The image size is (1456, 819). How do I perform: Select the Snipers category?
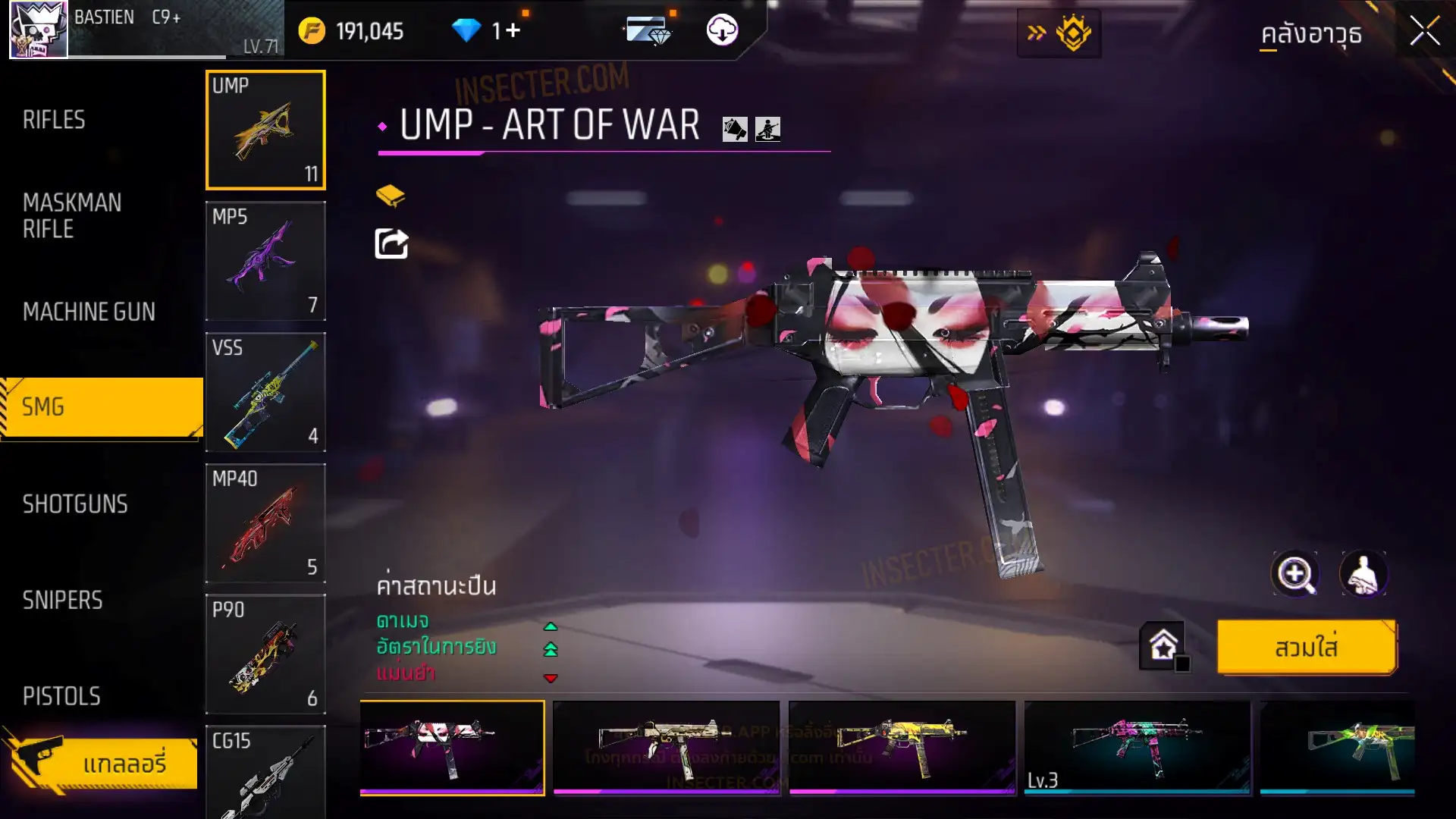tap(62, 601)
